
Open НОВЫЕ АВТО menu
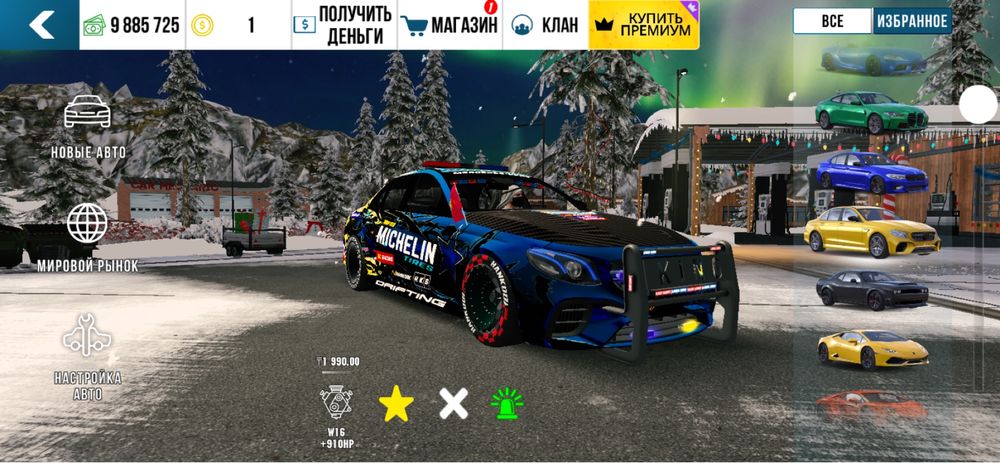point(88,127)
